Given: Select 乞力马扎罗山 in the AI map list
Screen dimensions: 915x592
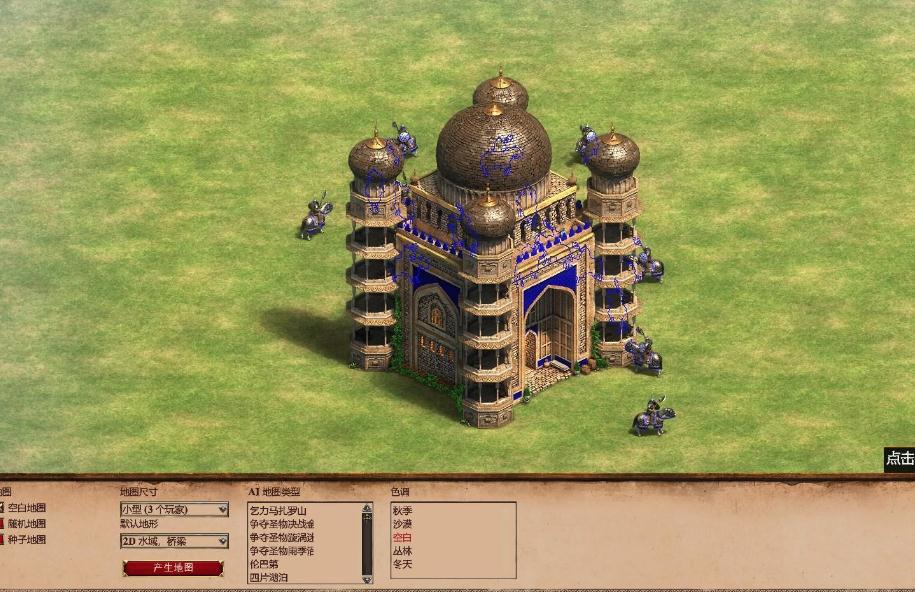Looking at the screenshot, I should (x=278, y=511).
